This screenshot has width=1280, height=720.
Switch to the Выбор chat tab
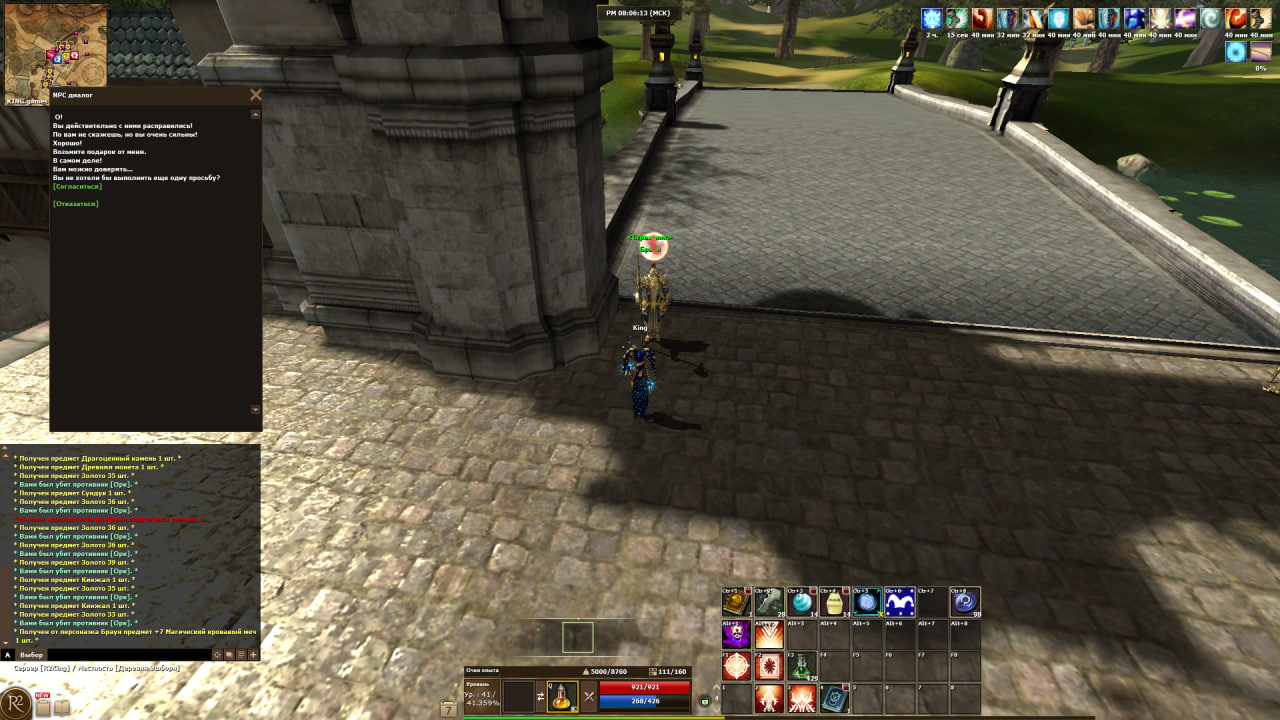(x=32, y=654)
